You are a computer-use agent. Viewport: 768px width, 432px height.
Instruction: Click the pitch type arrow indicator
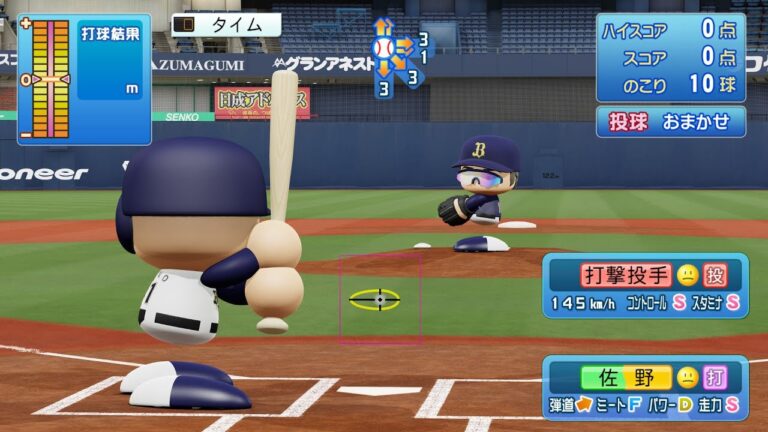click(397, 56)
